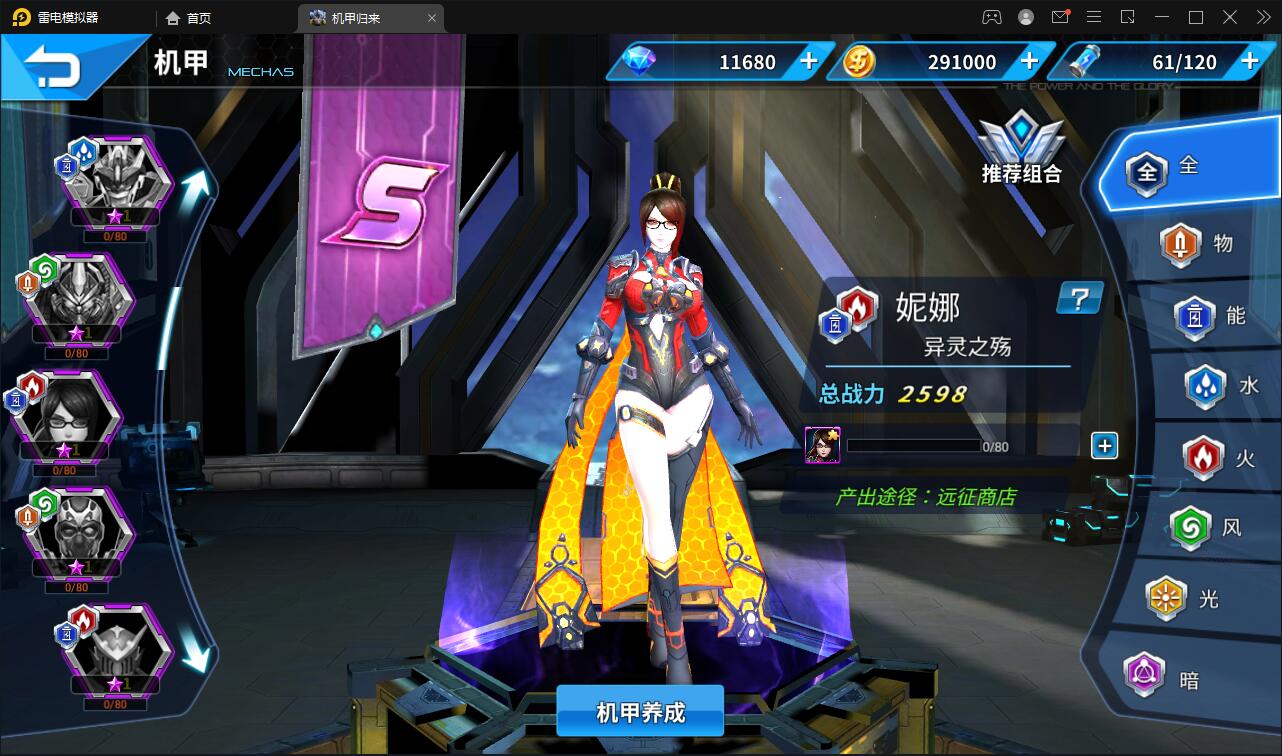Viewport: 1282px width, 756px height.
Task: Open the 推荐组合 recommended combo panel
Action: (x=1021, y=150)
